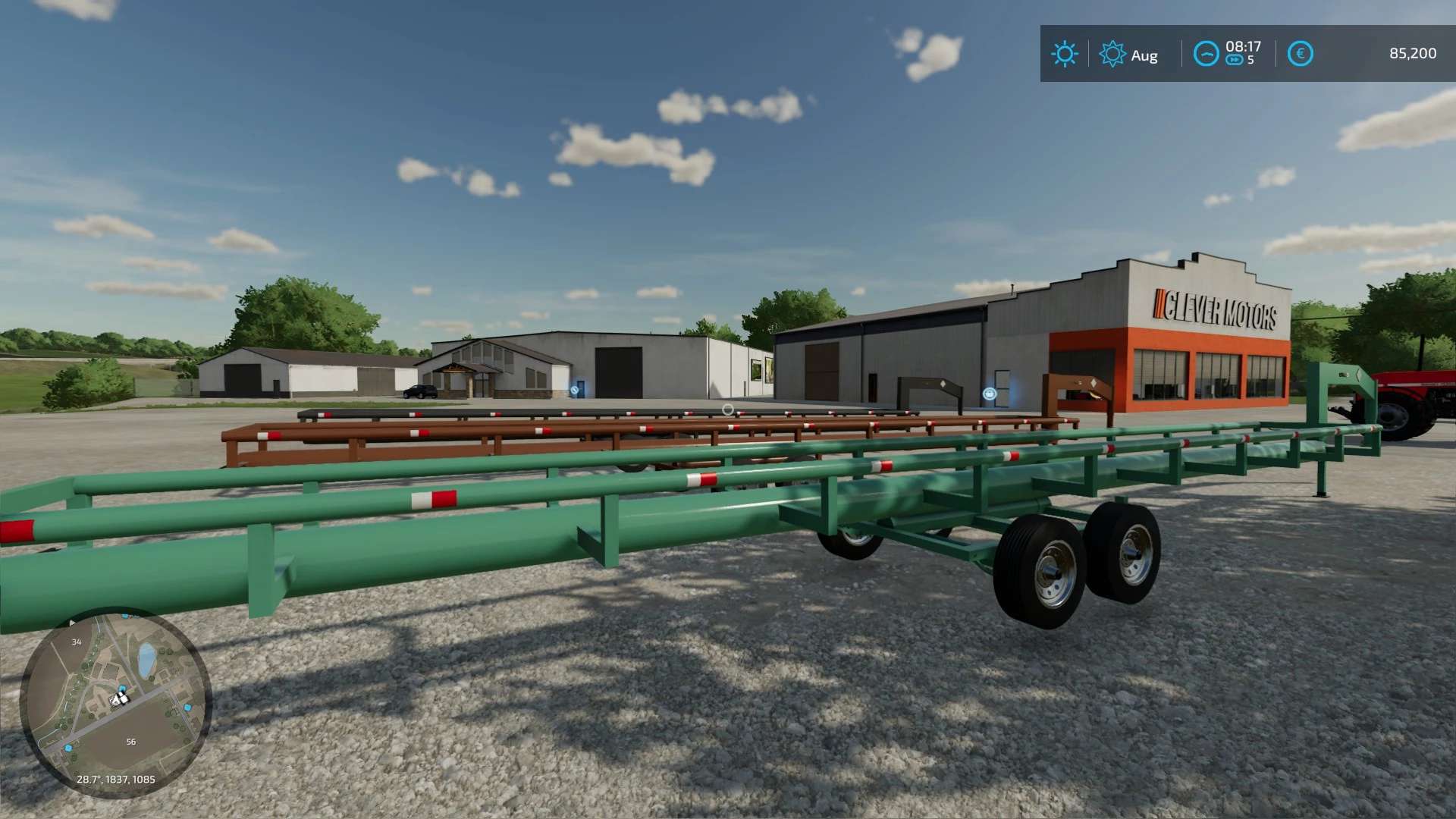Screen dimensions: 1456x819
Task: Click the weather forecast star icon beside Aug
Action: click(1112, 54)
